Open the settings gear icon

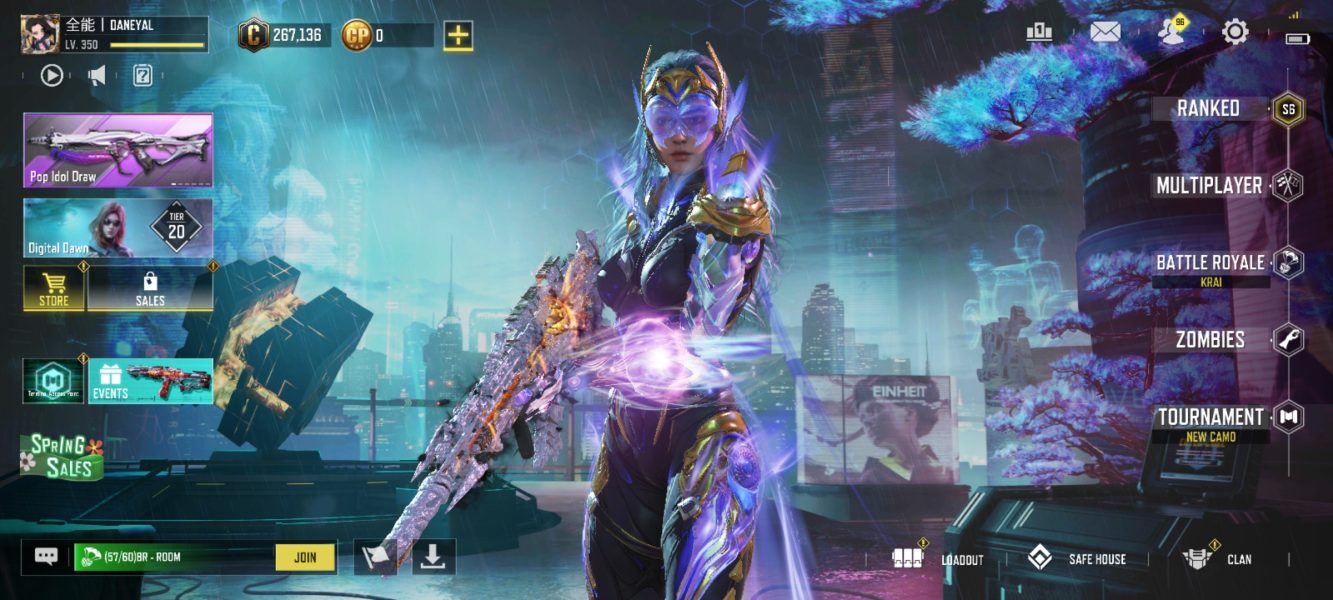click(1235, 32)
